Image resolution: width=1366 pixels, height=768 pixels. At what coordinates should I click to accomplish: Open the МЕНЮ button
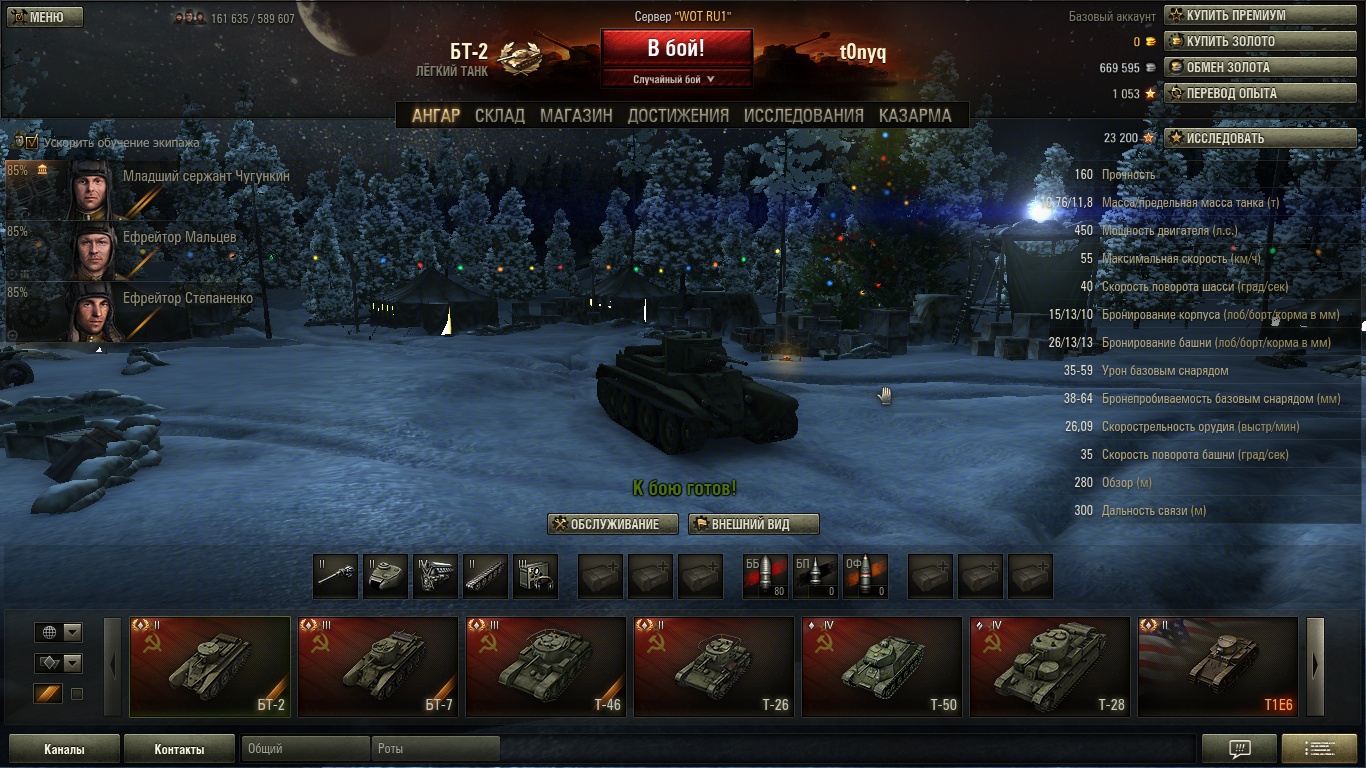44,17
